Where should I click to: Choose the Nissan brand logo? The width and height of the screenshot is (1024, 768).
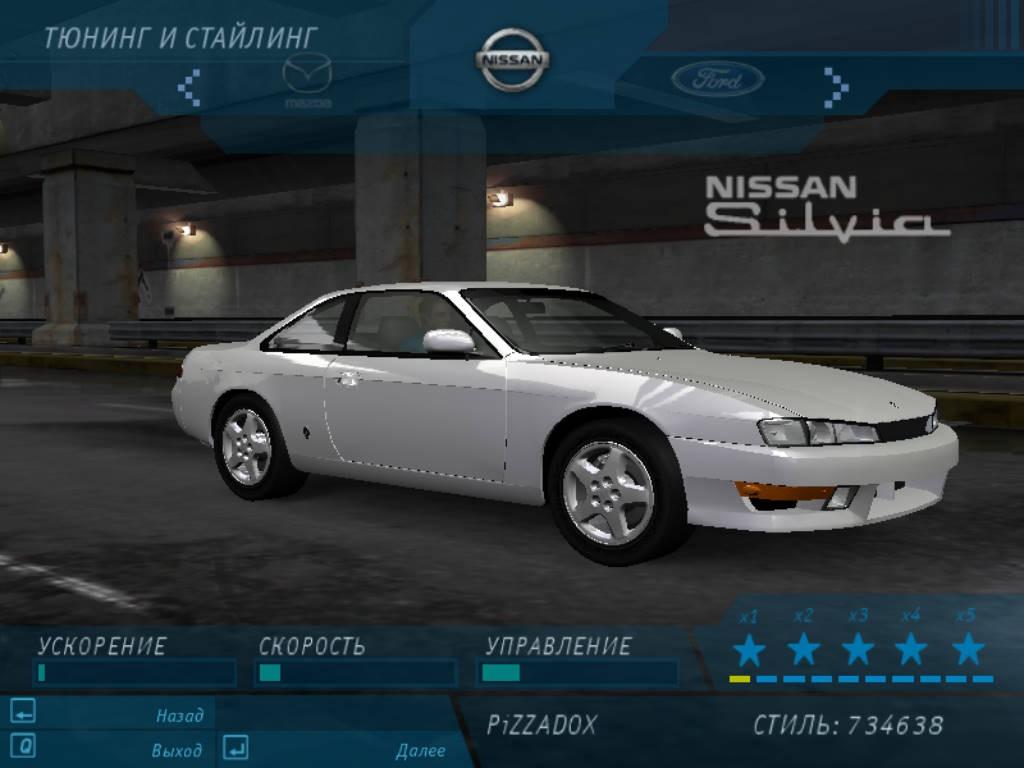point(512,60)
